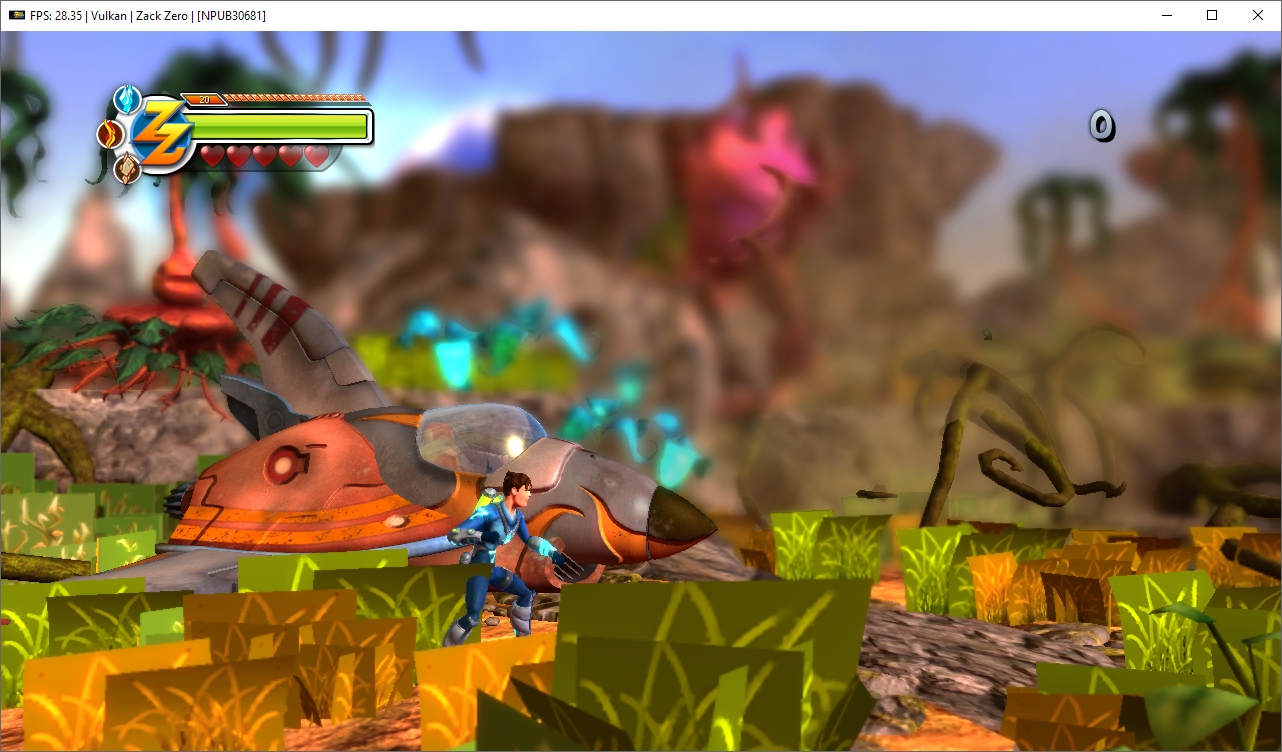1282x752 pixels.
Task: Maximize the emulator window
Action: pyautogui.click(x=1211, y=15)
